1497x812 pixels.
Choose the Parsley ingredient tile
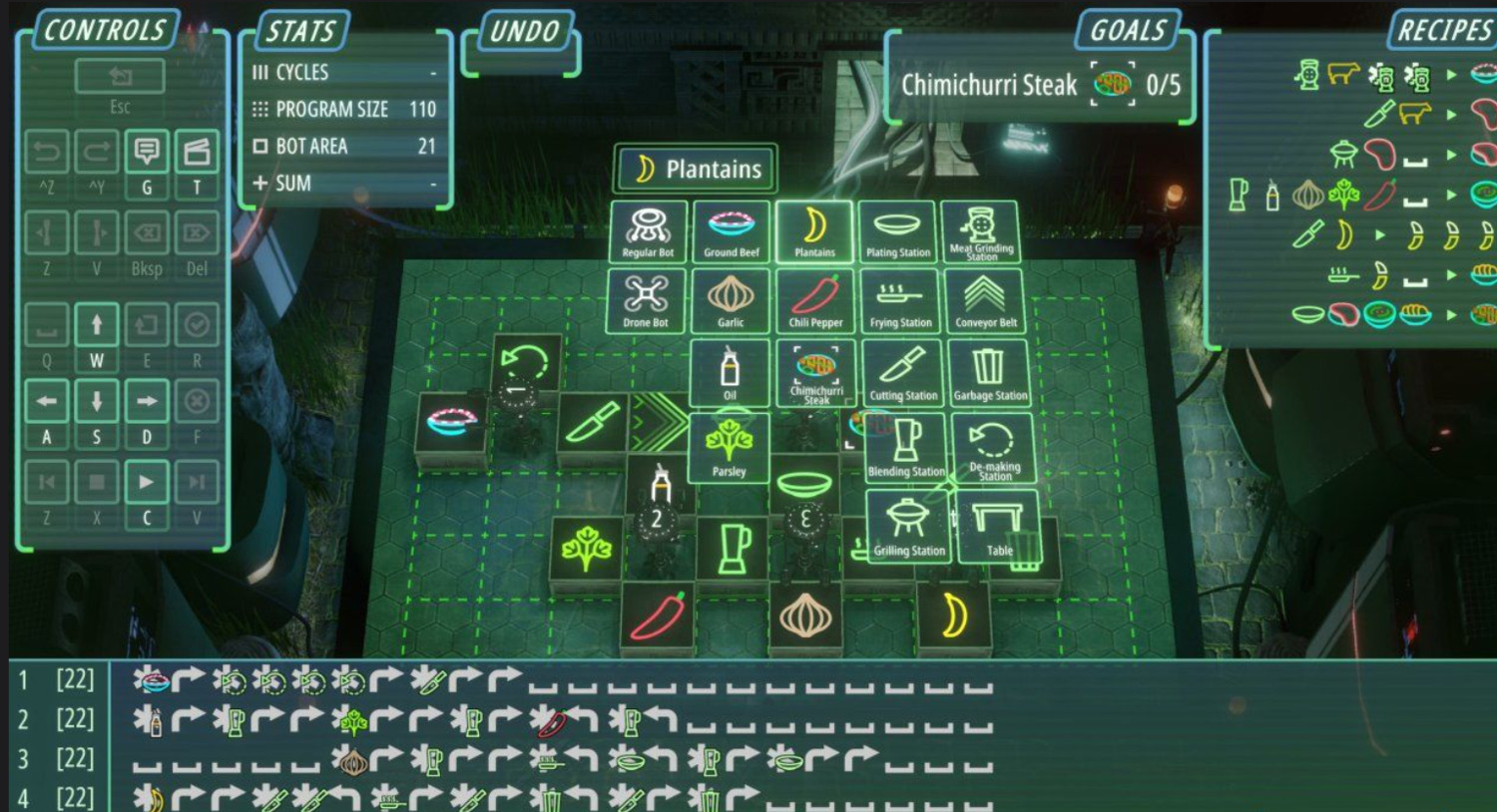point(729,448)
